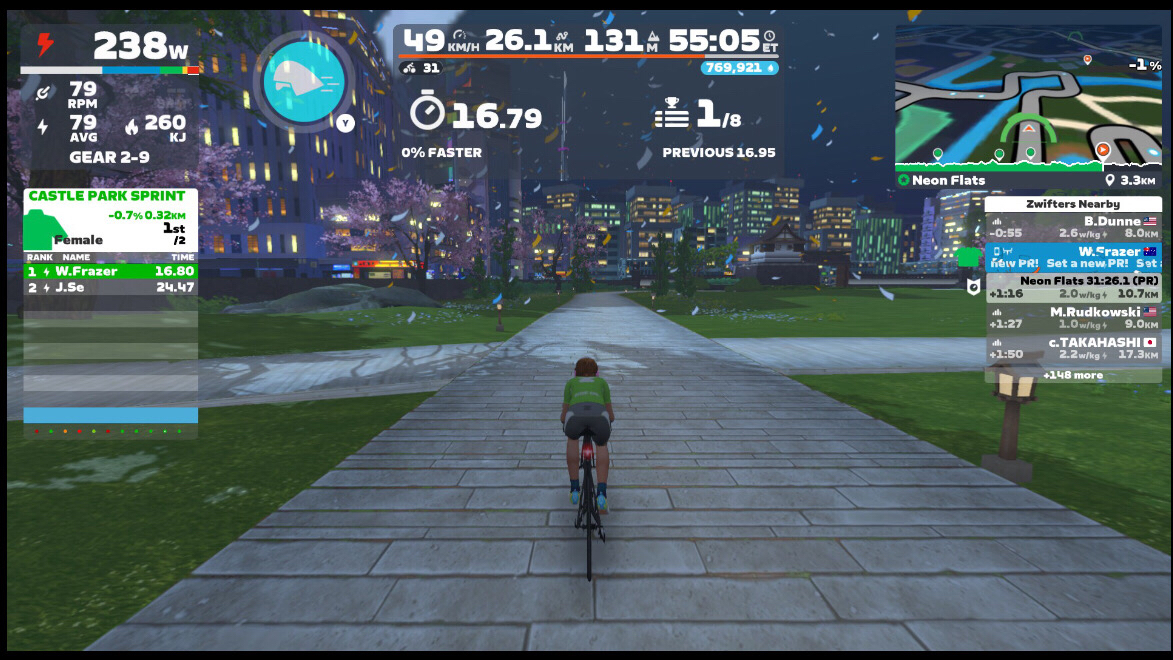Select W.Frazer row in sprint leaderboard

pos(110,271)
